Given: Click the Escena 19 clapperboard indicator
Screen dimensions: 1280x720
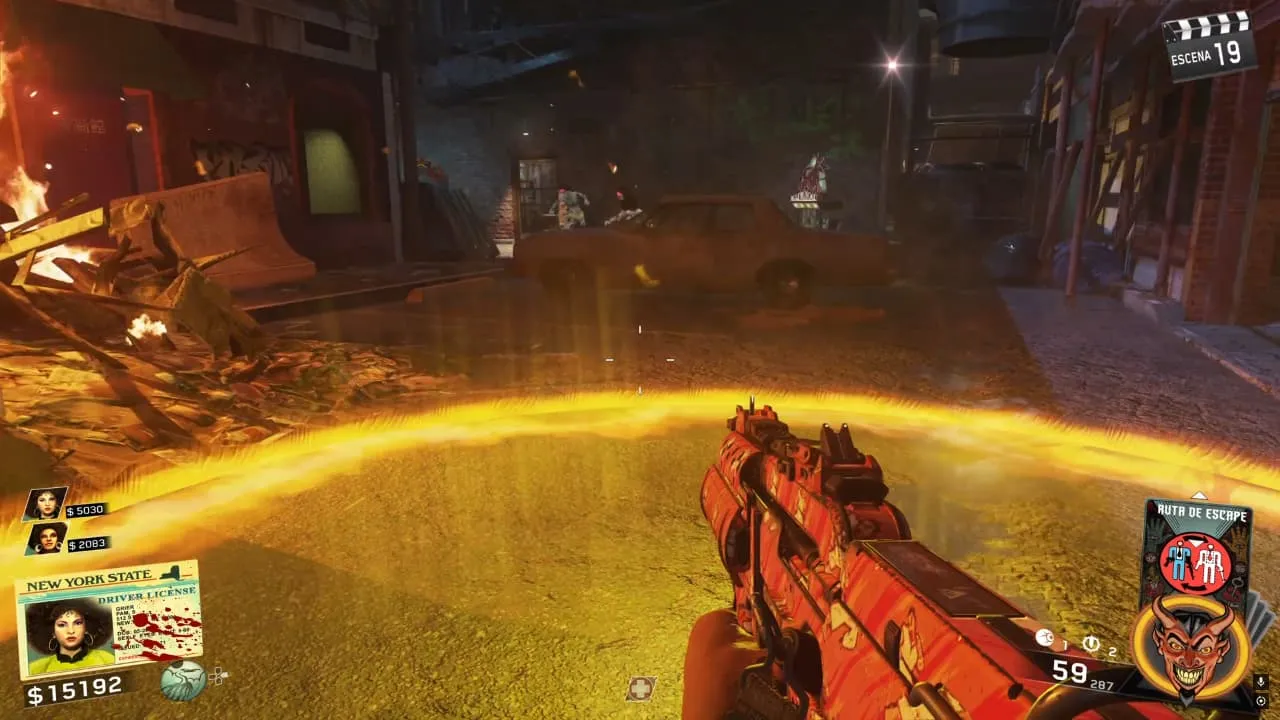Looking at the screenshot, I should 1210,41.
